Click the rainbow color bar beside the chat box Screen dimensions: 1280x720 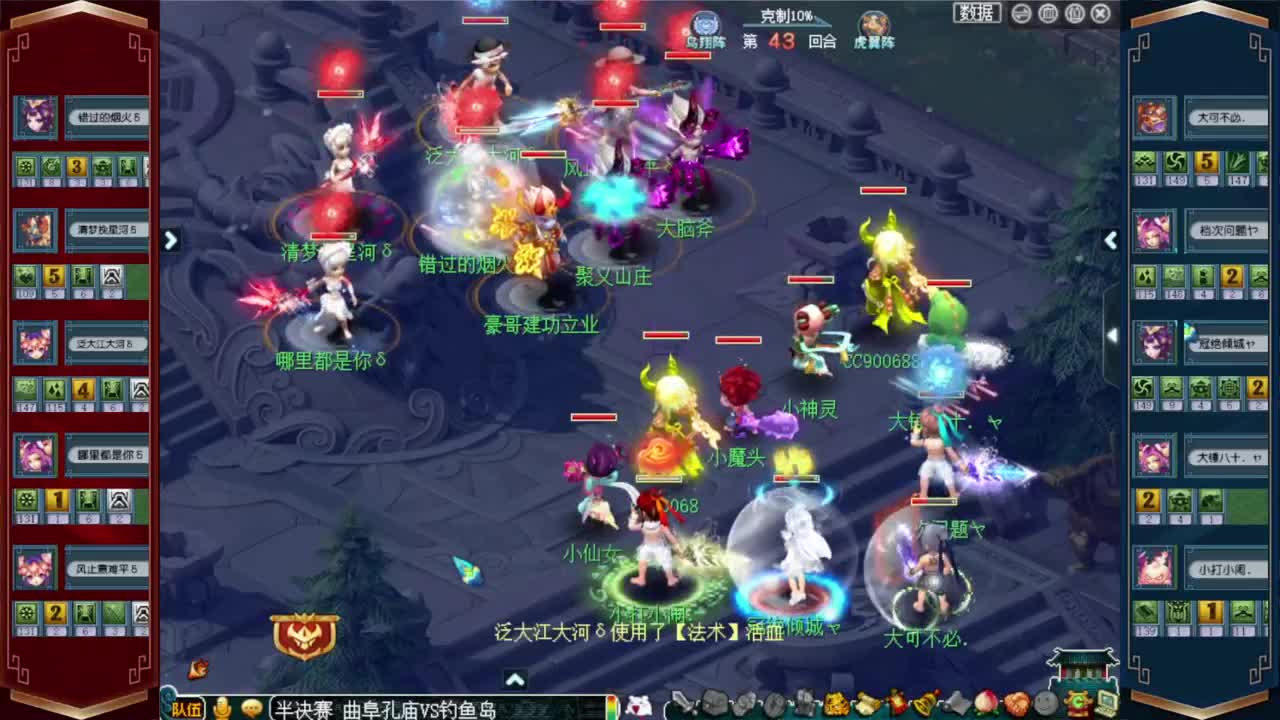(610, 706)
